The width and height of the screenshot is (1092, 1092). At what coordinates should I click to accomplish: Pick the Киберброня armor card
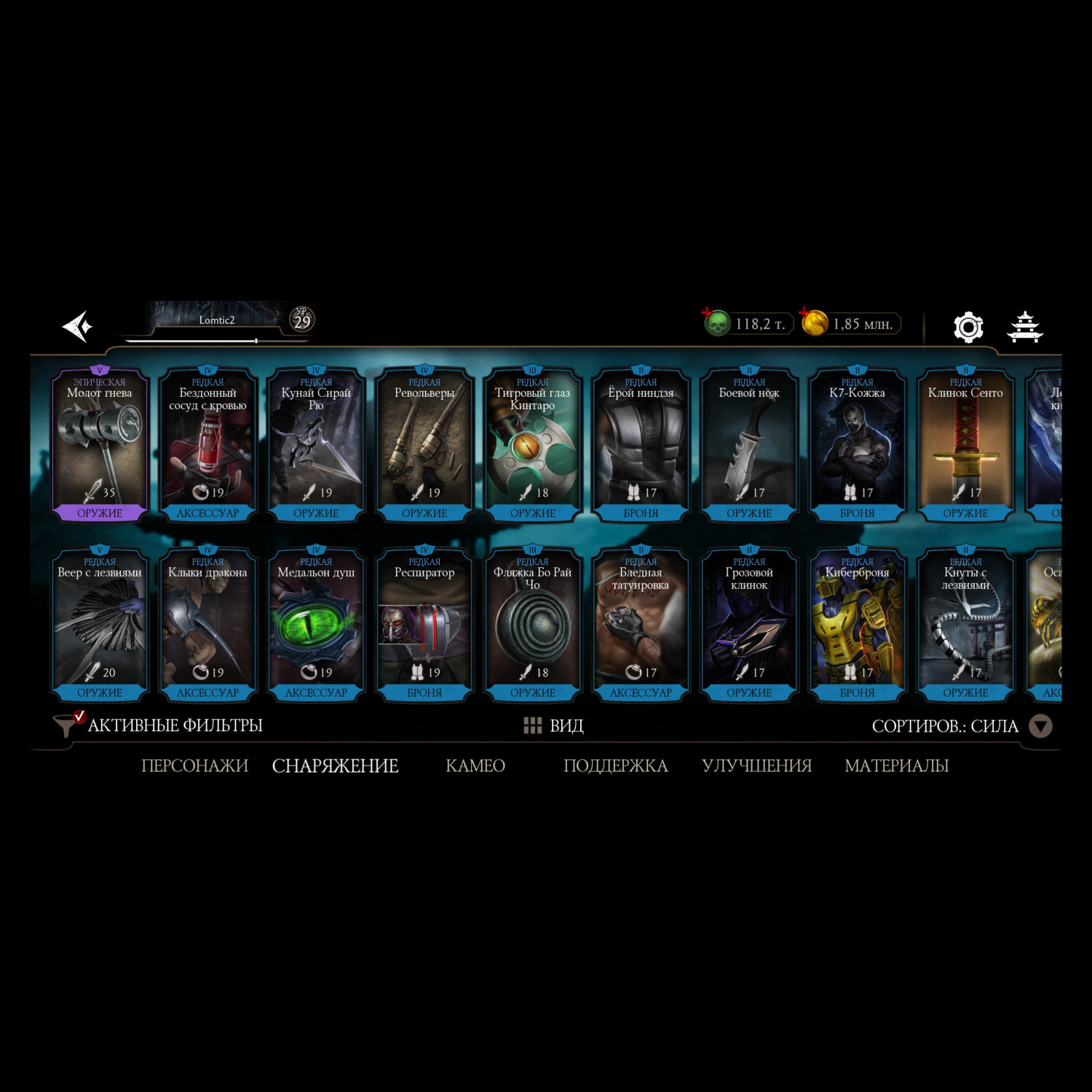click(858, 624)
